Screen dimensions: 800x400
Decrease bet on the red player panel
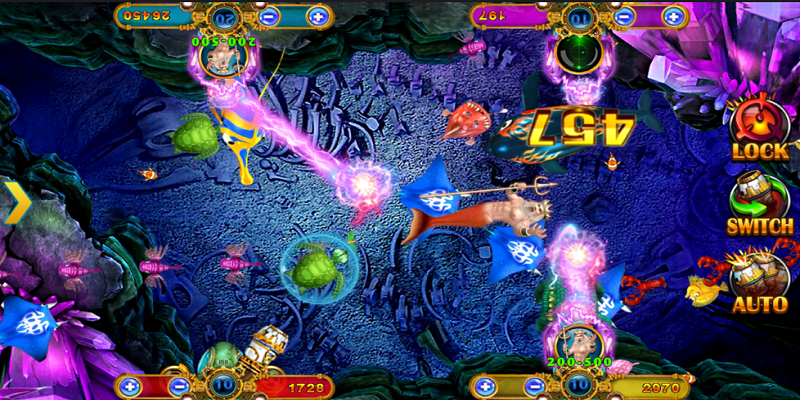point(181,385)
